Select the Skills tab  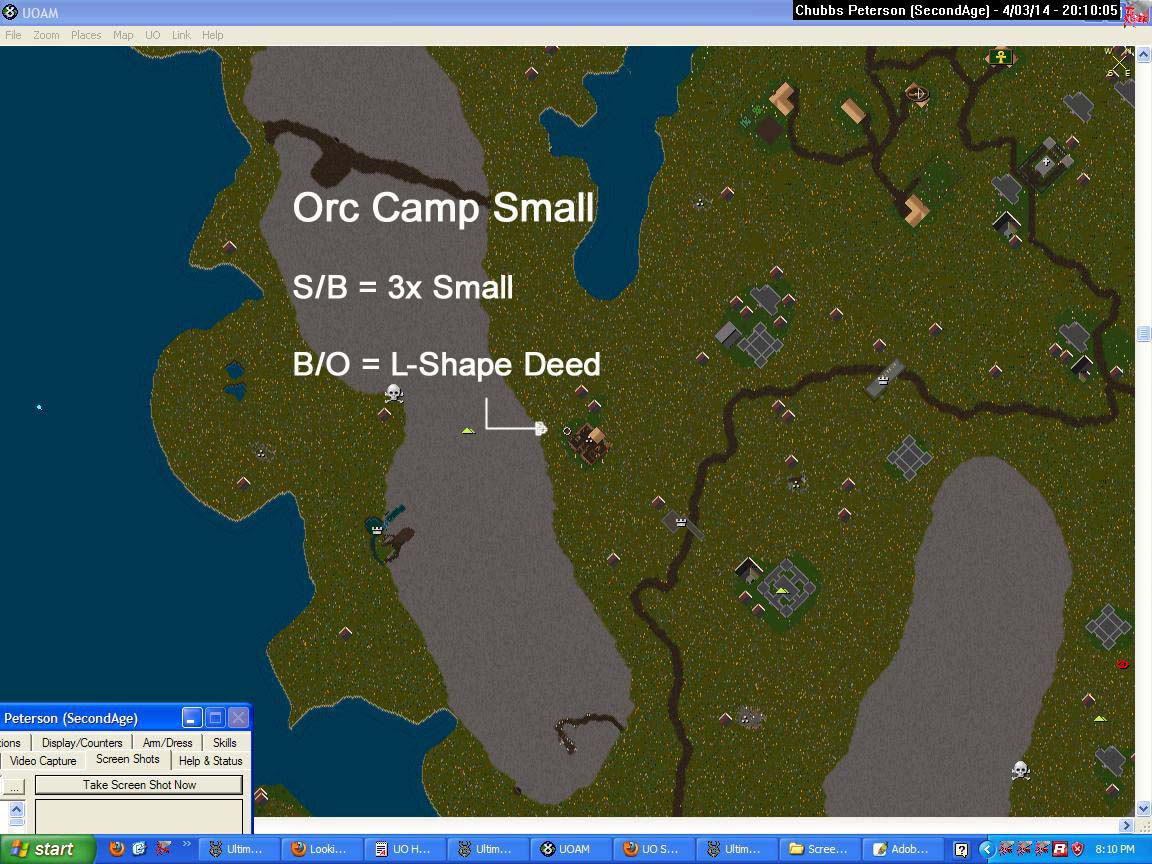225,743
